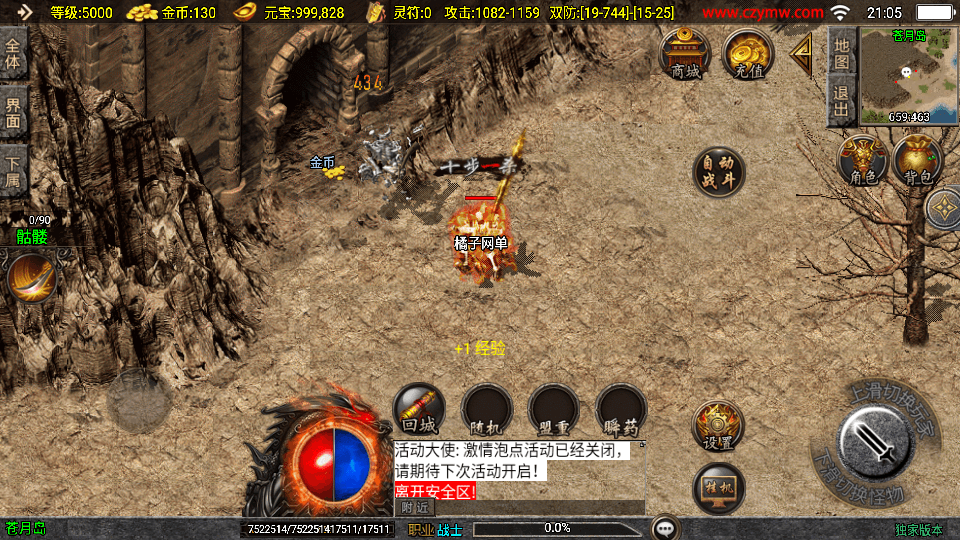Open chat with the speech bubble icon
Image resolution: width=960 pixels, height=540 pixels.
click(x=666, y=528)
